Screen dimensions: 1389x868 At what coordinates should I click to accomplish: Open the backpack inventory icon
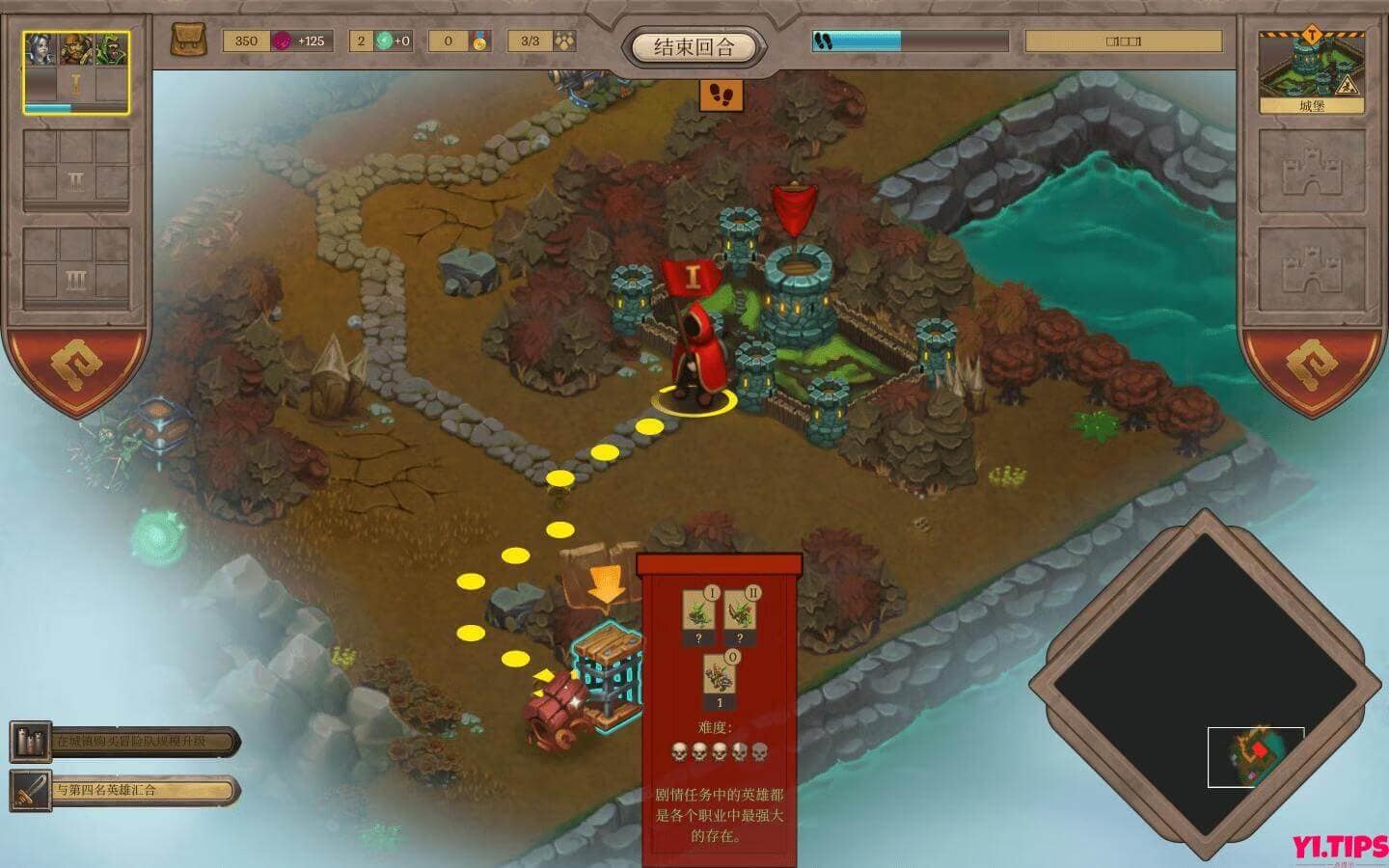(189, 41)
